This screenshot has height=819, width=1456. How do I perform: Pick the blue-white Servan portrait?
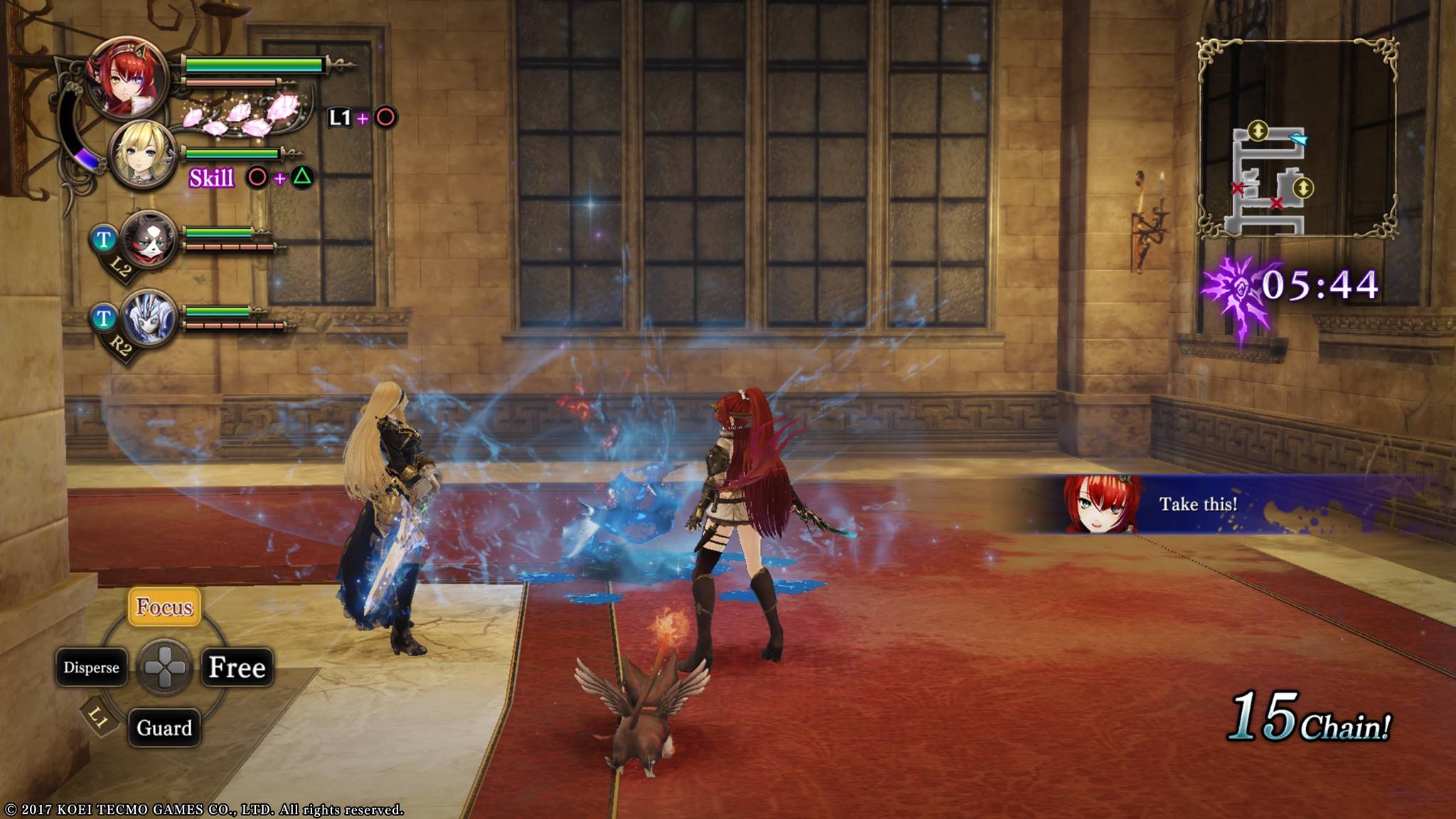149,318
